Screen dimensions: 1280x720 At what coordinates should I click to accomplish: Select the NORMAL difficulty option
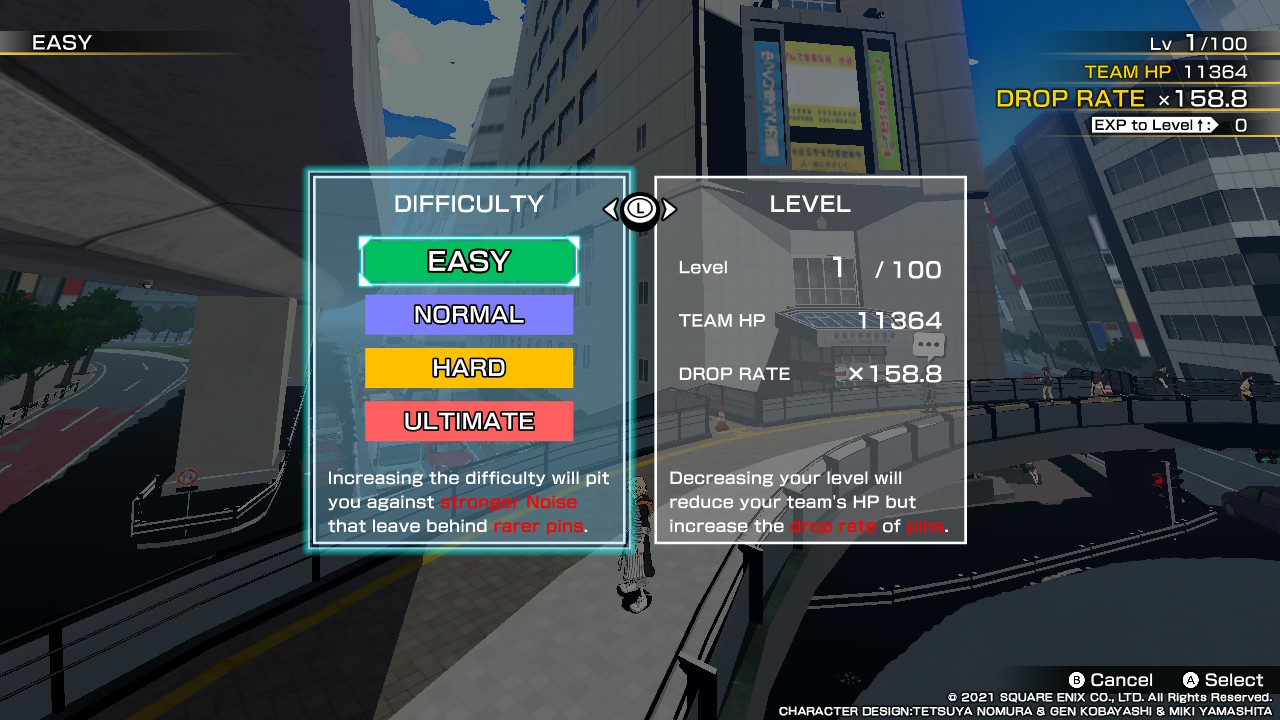(468, 314)
